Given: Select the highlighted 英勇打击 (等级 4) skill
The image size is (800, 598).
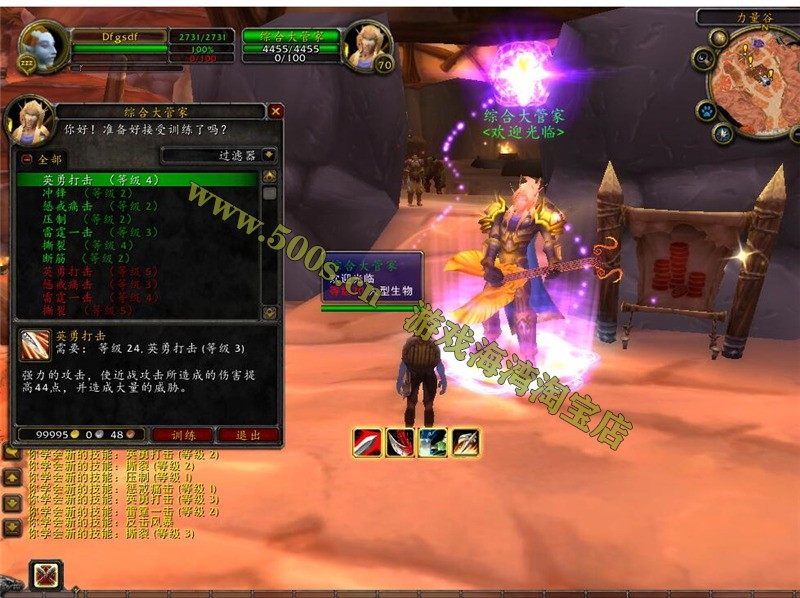Looking at the screenshot, I should (x=100, y=180).
